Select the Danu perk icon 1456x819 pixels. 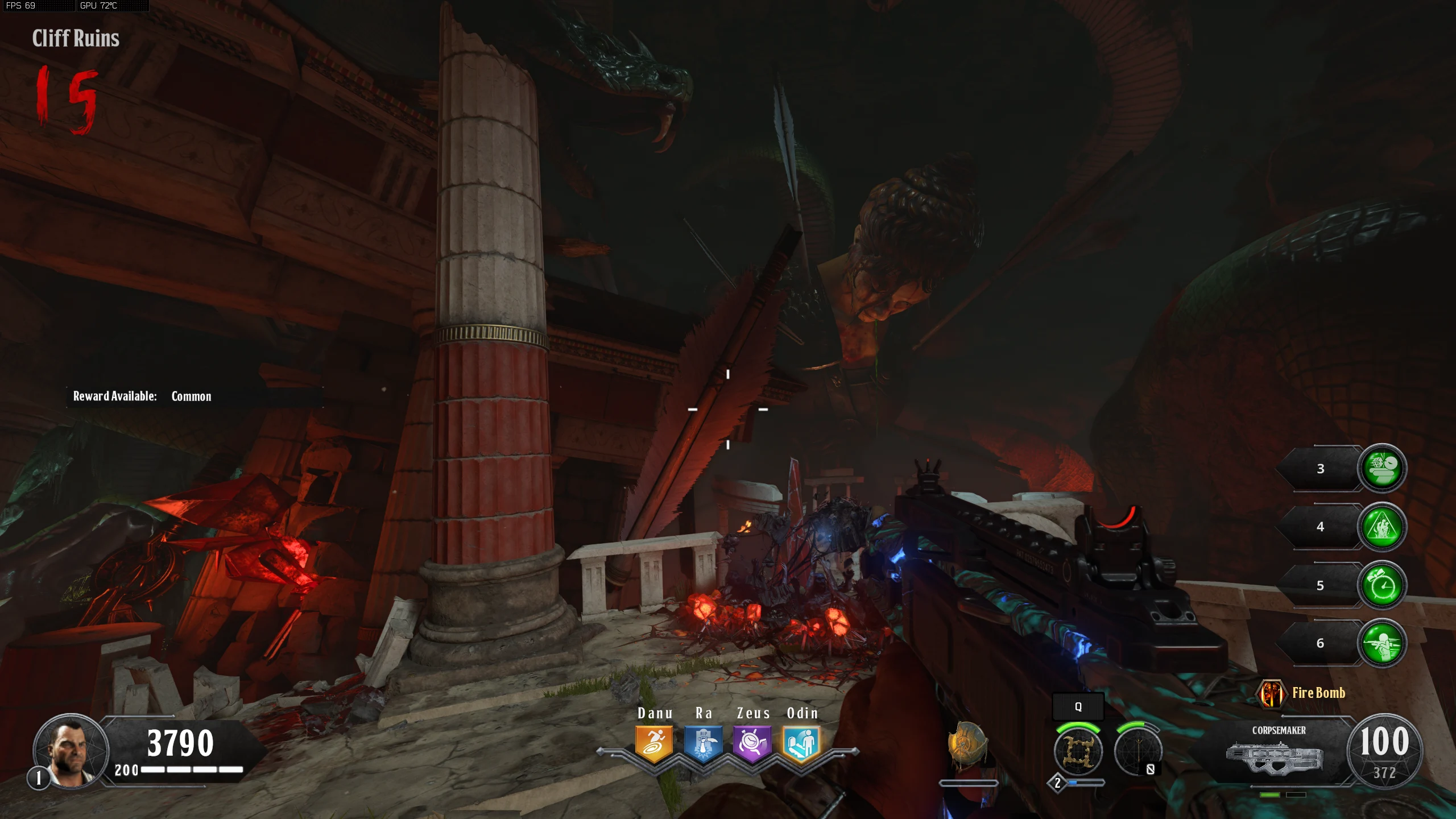tap(654, 743)
